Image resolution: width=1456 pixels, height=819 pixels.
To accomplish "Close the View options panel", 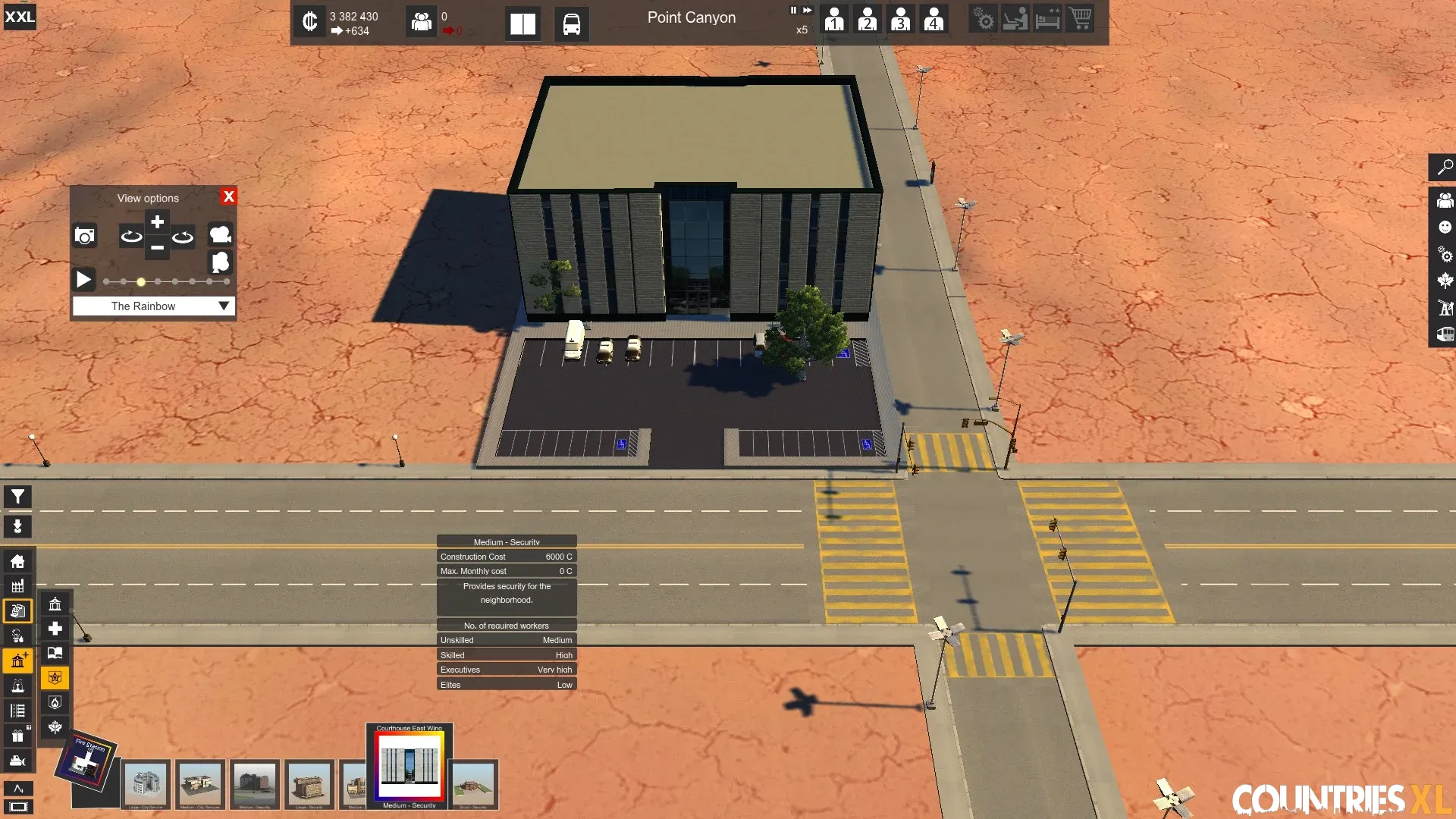I will [x=228, y=196].
